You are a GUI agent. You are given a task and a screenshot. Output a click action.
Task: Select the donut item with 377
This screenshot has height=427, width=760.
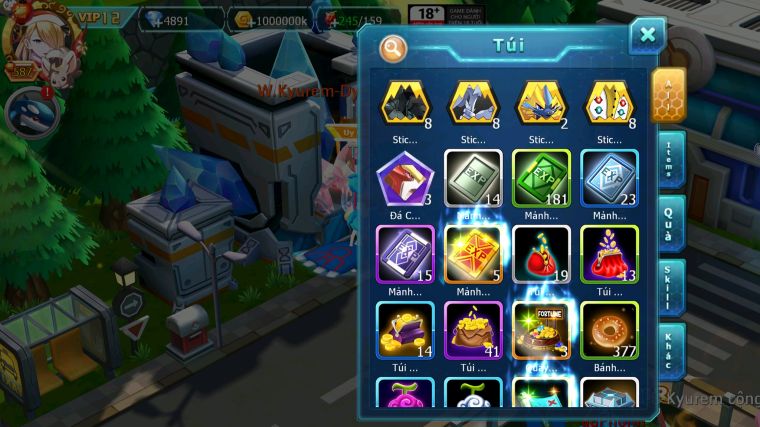(608, 330)
